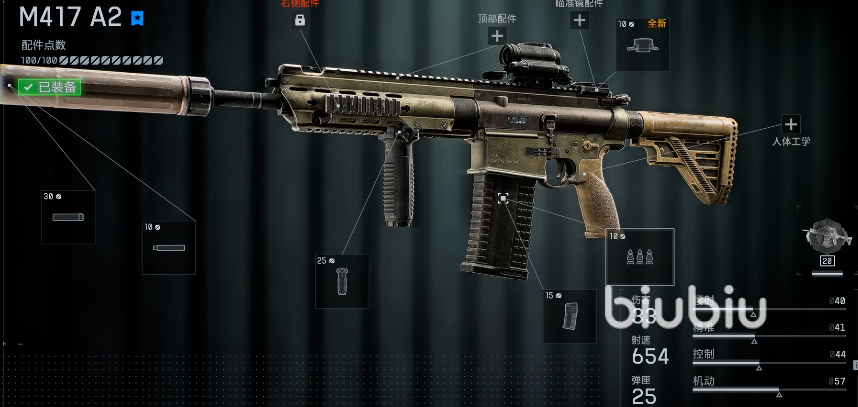Click the green 已装备 equipped badge
This screenshot has height=407, width=858.
pyautogui.click(x=50, y=87)
